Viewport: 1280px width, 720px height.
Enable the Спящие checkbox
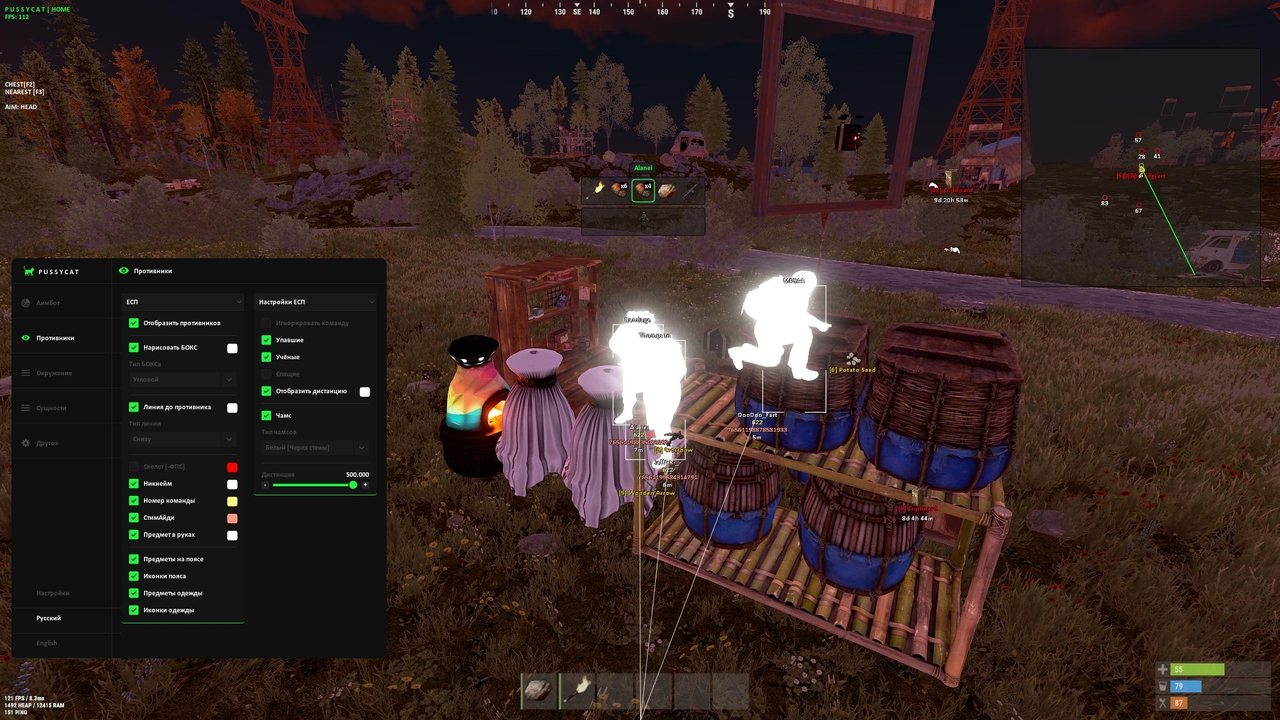266,374
